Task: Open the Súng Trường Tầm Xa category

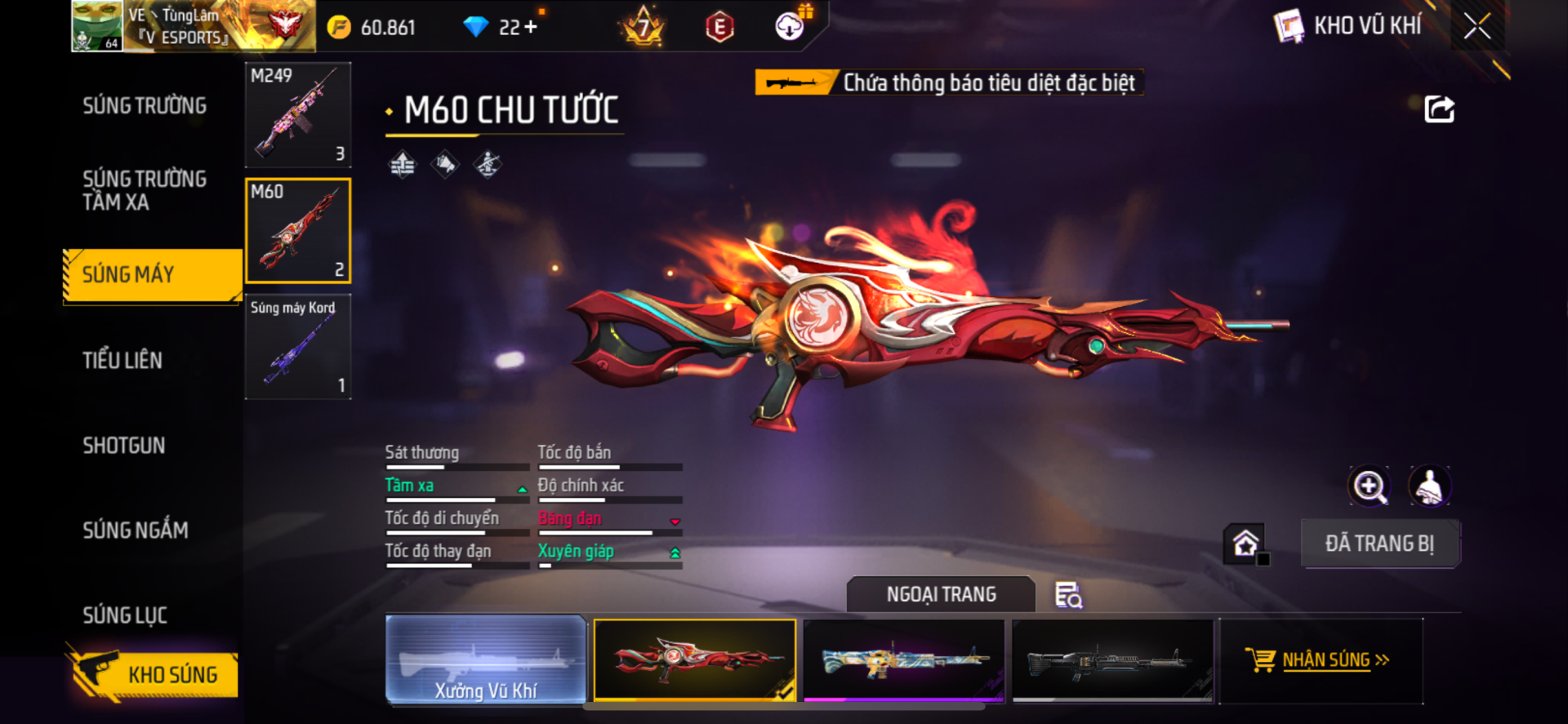Action: (145, 190)
